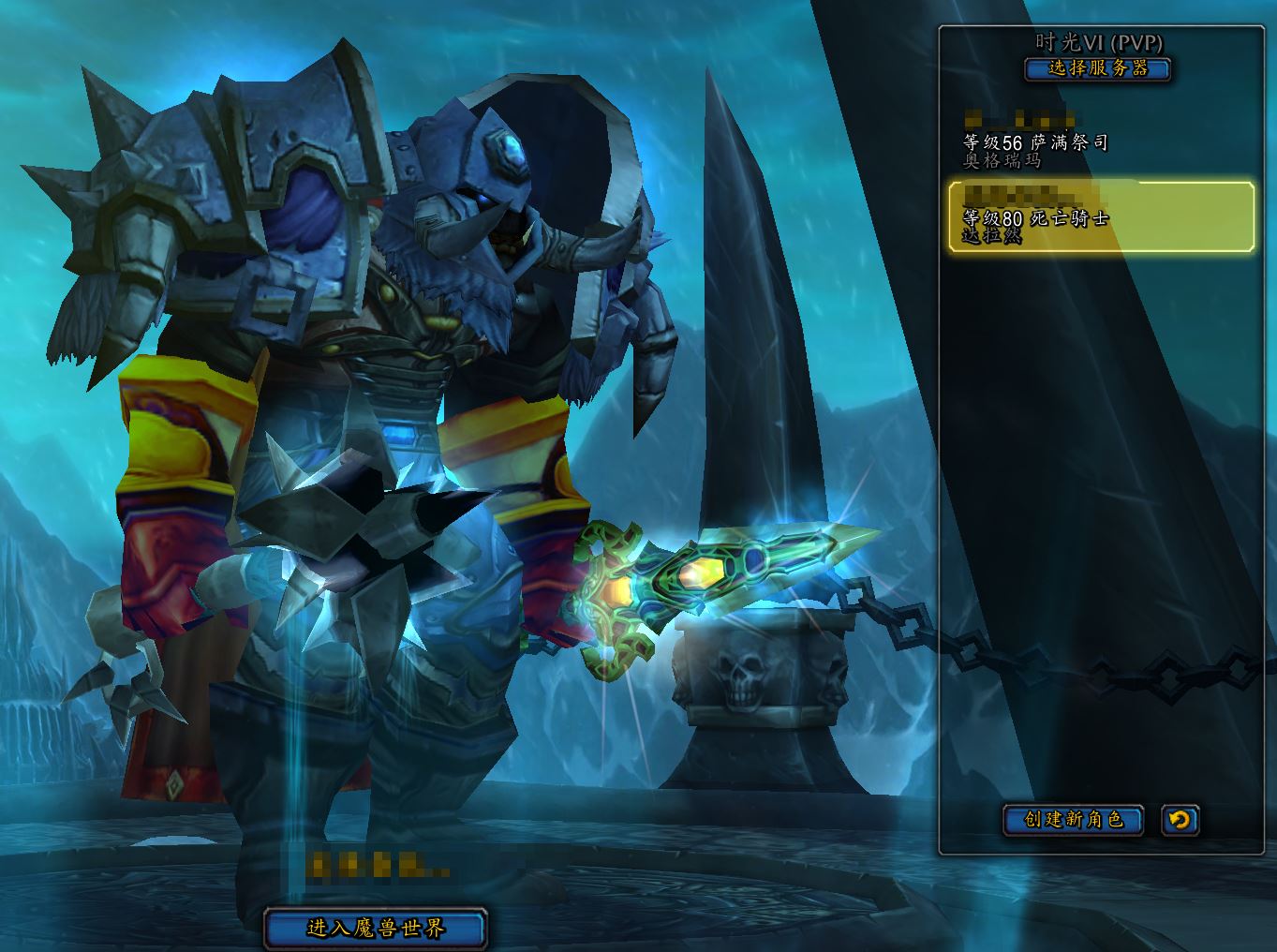Choose the level 80 死亡骑士 character

tap(1100, 217)
